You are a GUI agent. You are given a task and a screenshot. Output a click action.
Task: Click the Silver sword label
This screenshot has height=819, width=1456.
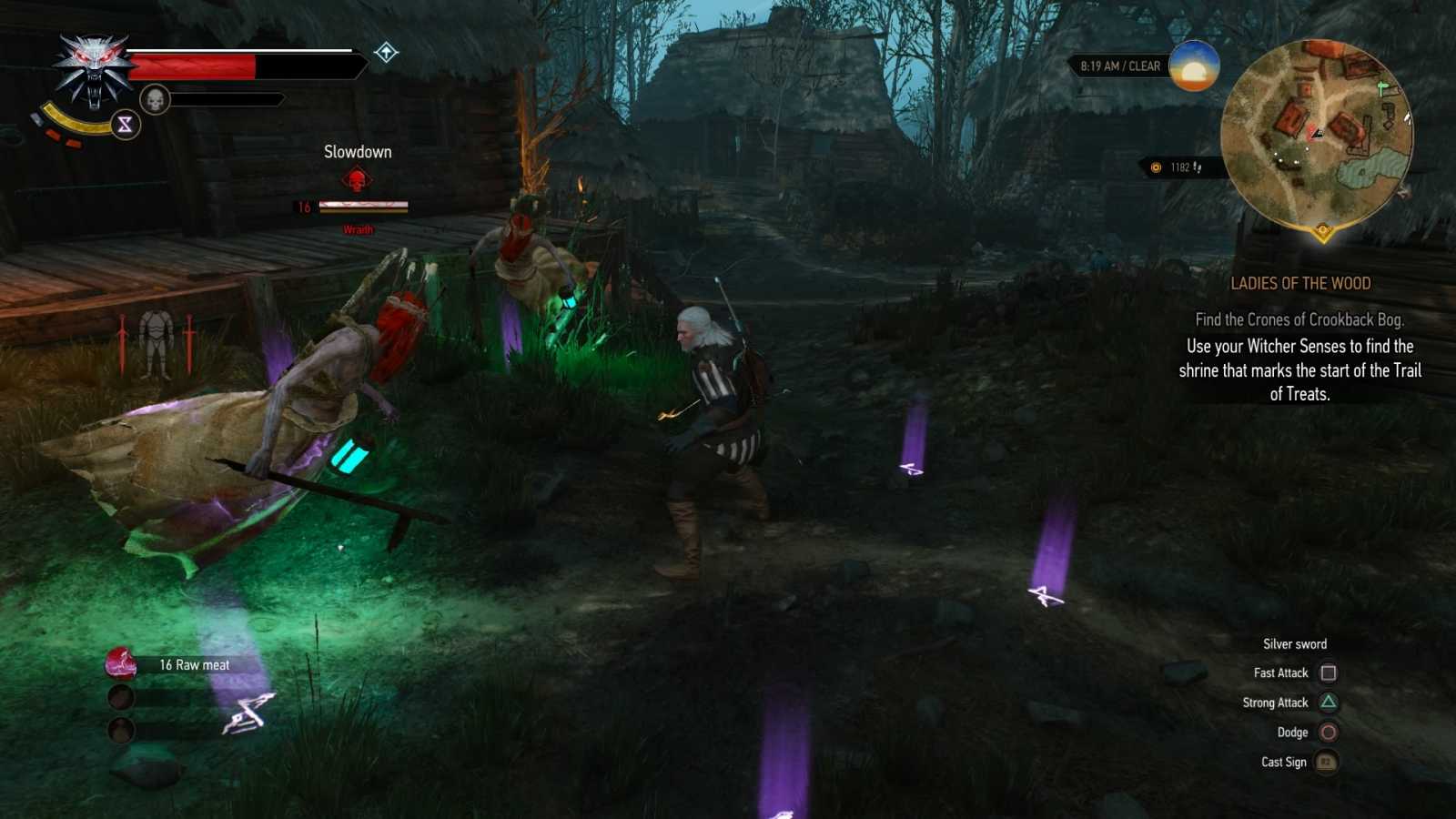(1293, 643)
